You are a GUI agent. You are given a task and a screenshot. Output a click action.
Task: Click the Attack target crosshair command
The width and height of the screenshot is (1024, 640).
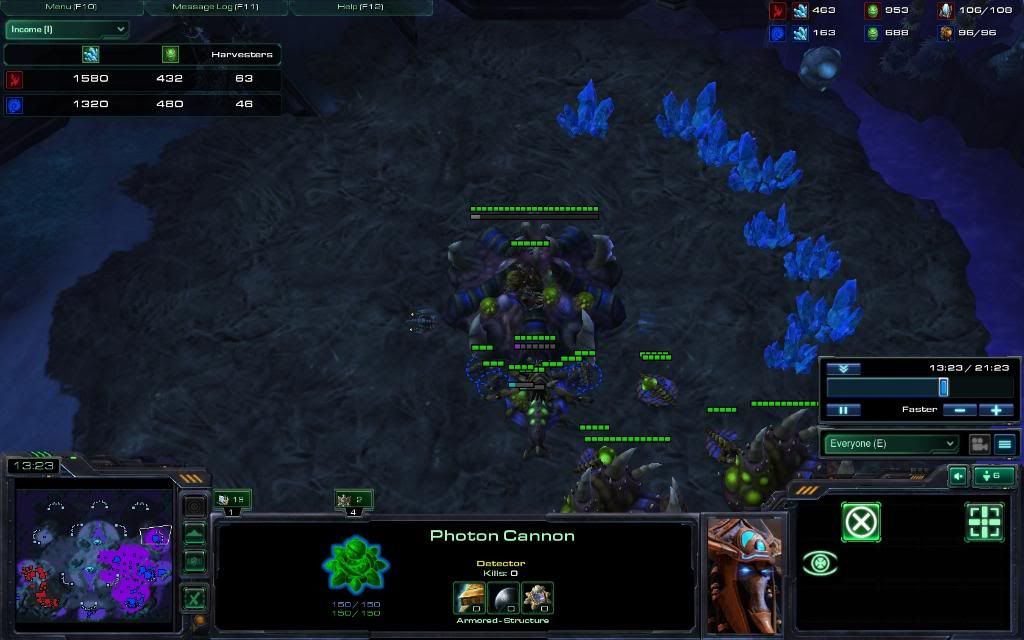coord(984,522)
